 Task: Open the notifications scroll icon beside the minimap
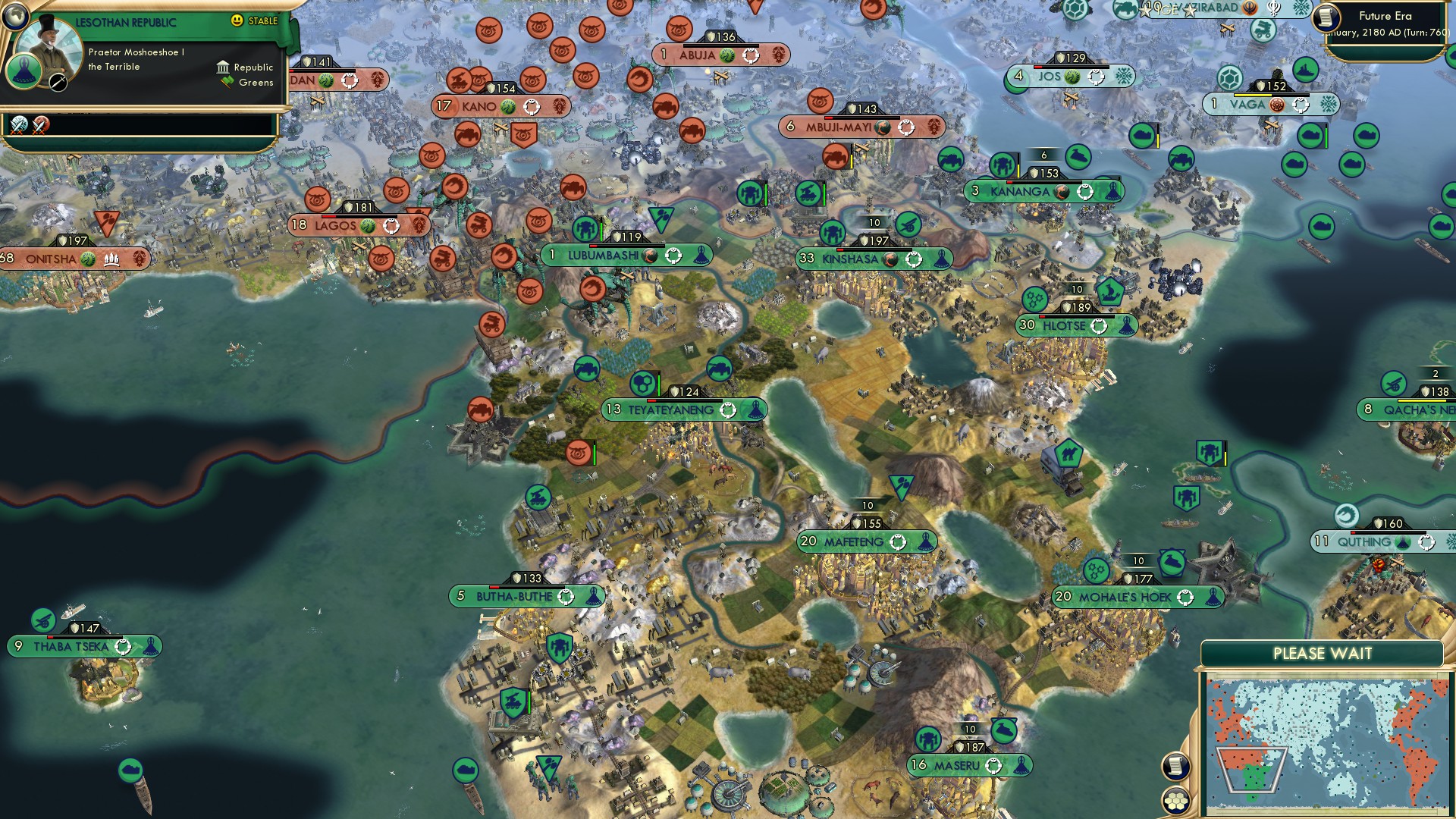click(1175, 766)
